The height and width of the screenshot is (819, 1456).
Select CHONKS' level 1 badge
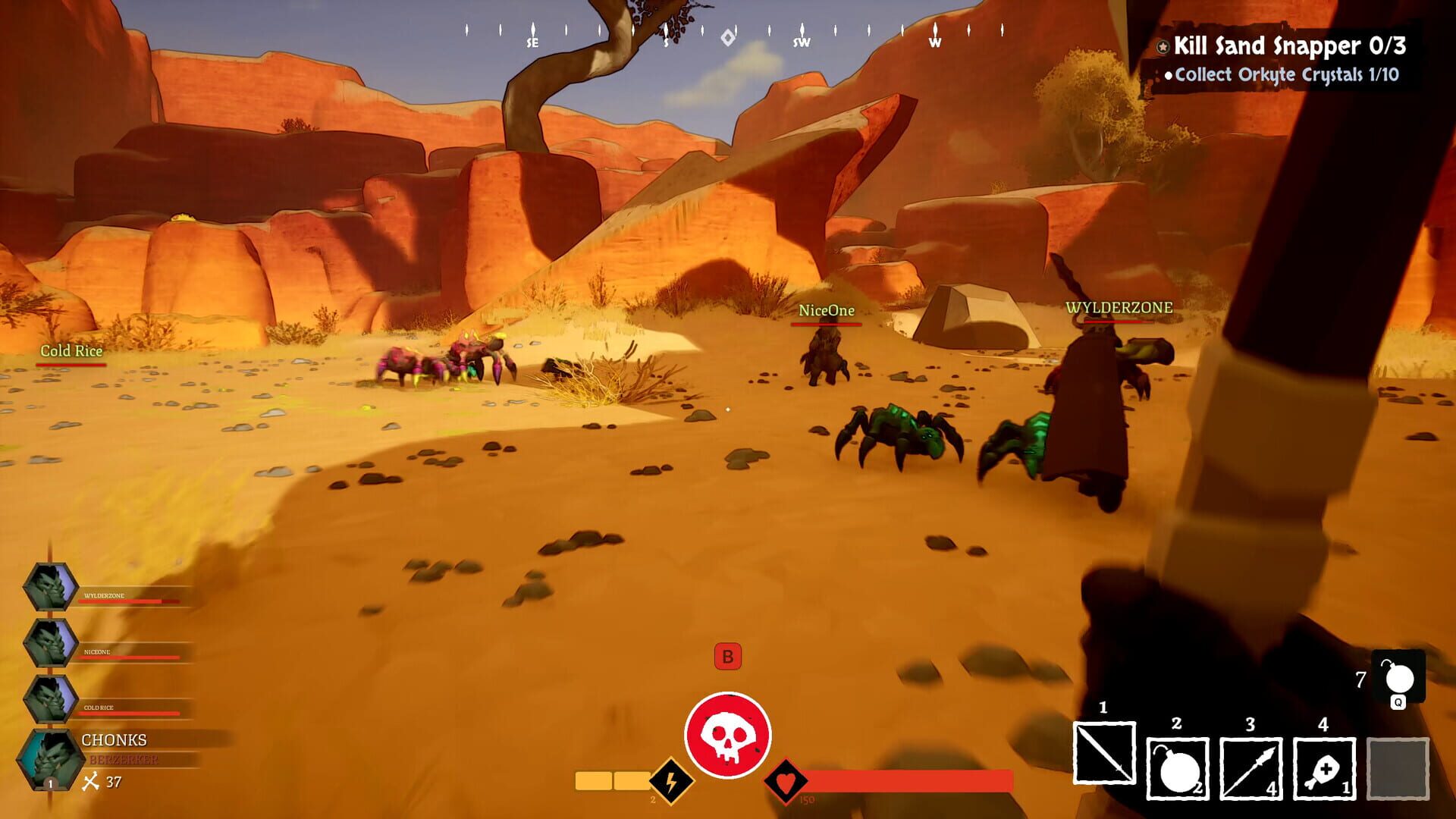point(49,783)
